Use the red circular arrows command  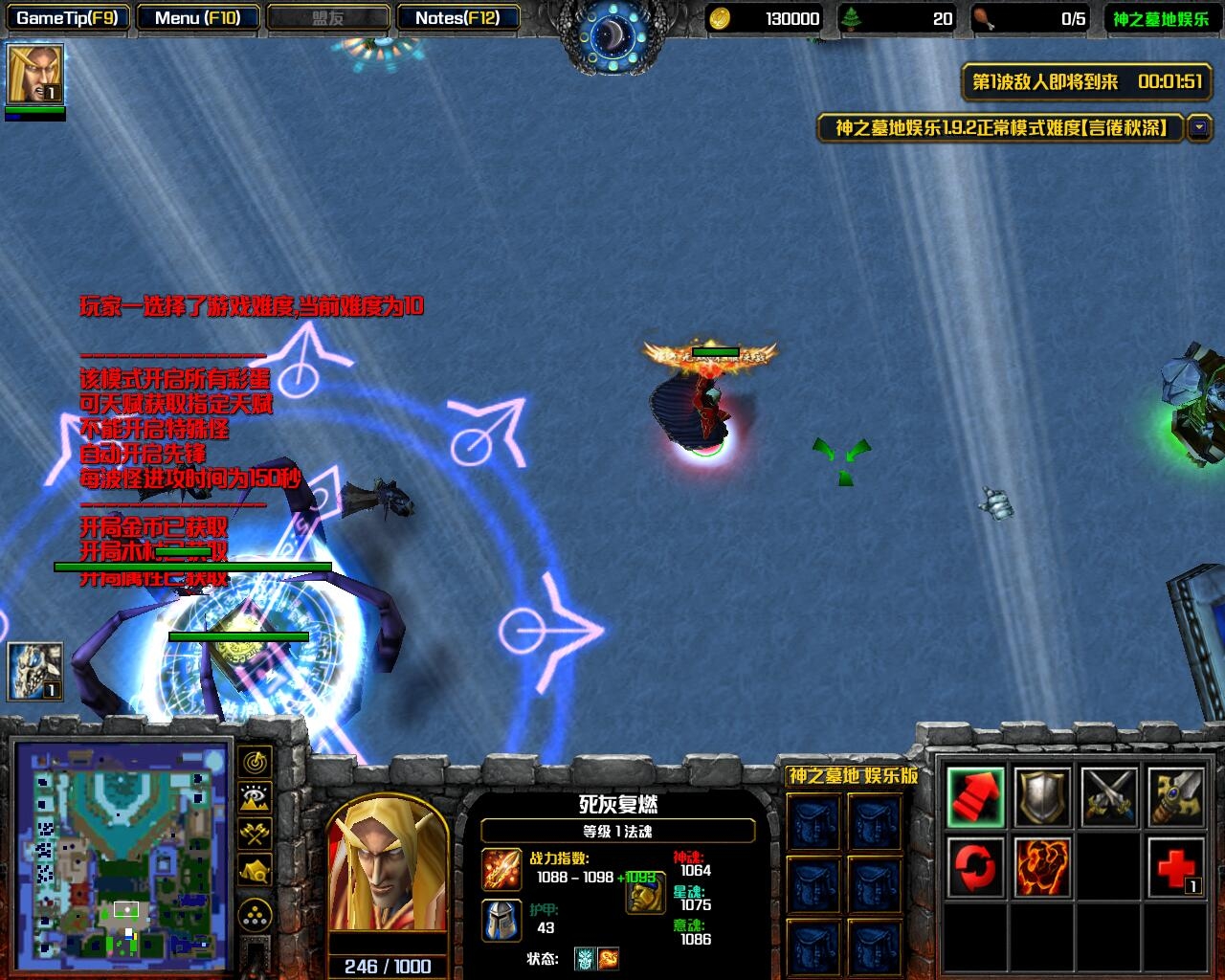(975, 866)
